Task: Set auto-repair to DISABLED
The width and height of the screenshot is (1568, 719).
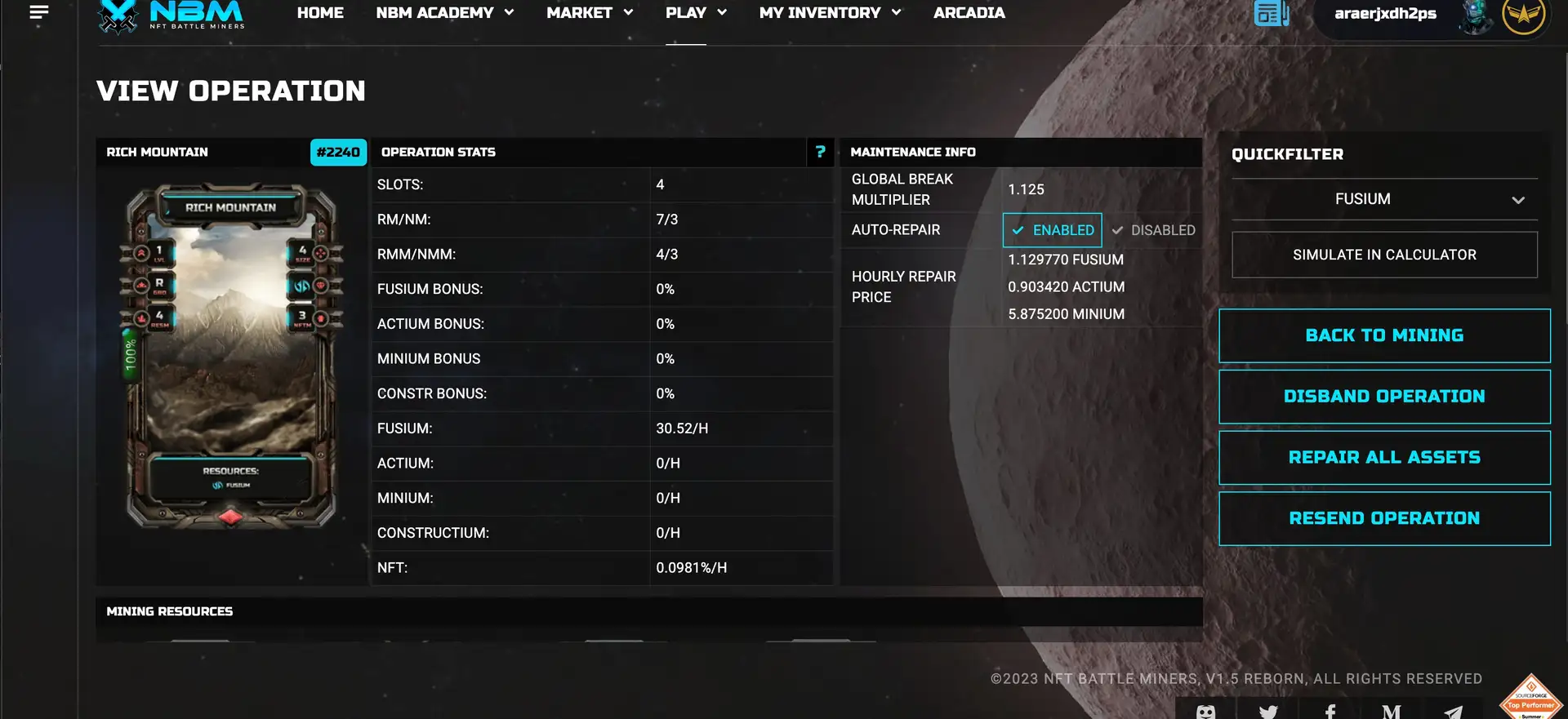Action: point(1153,230)
